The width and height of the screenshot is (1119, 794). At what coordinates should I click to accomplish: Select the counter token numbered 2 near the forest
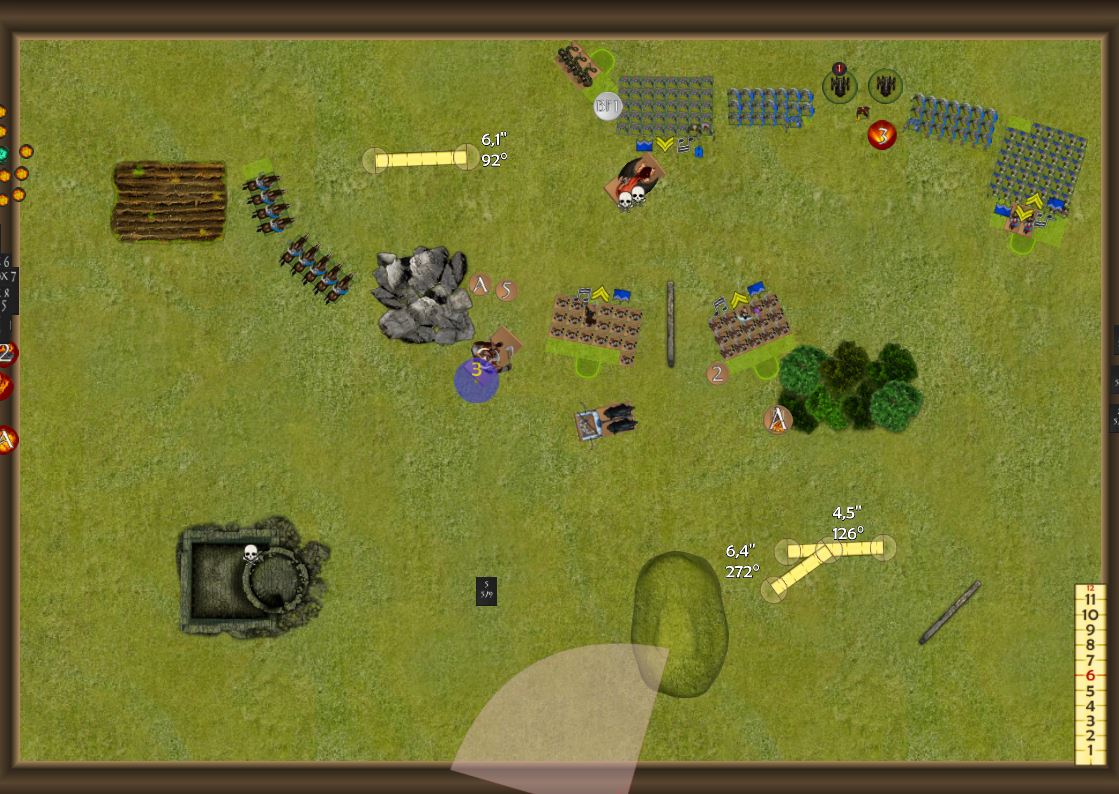coord(717,374)
